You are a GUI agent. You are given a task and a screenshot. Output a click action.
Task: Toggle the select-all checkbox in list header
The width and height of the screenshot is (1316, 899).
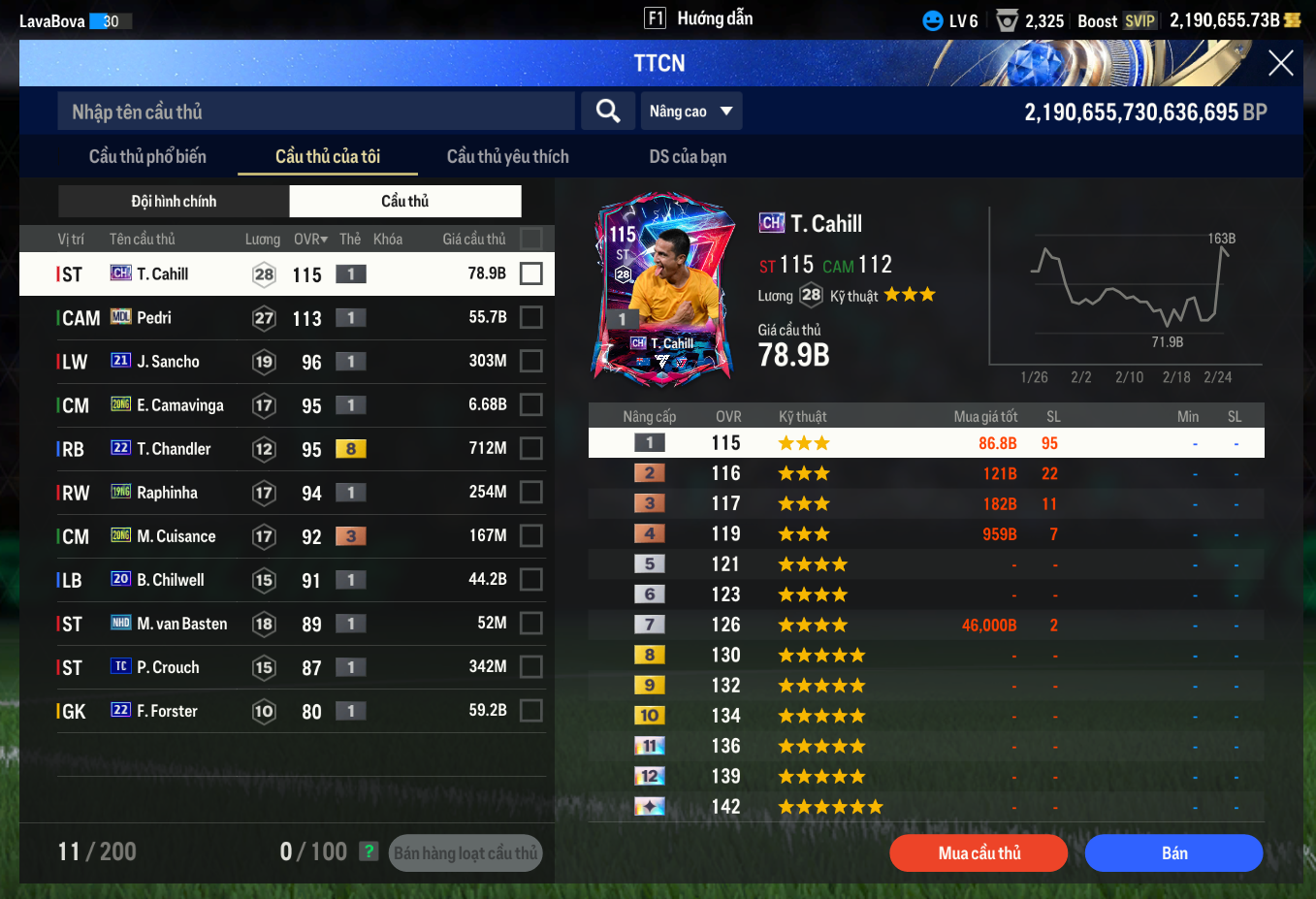click(530, 239)
